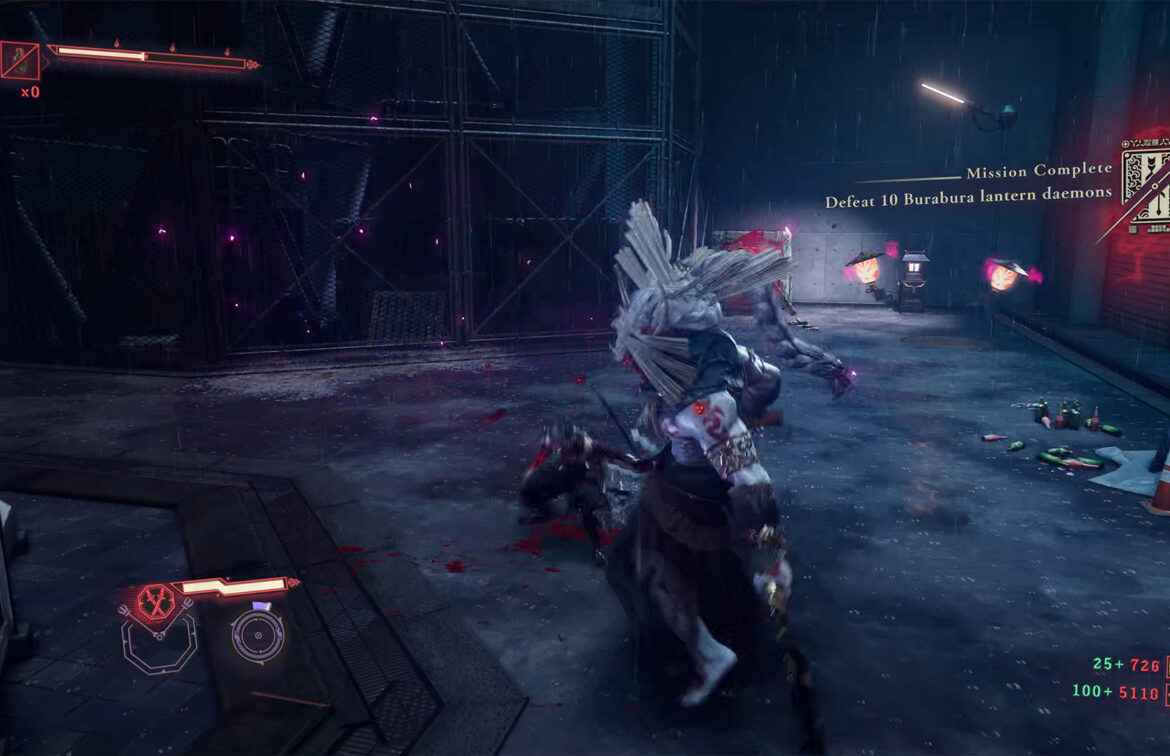This screenshot has width=1170, height=756.
Task: Select the healing bottle item slot
Action: (19, 60)
